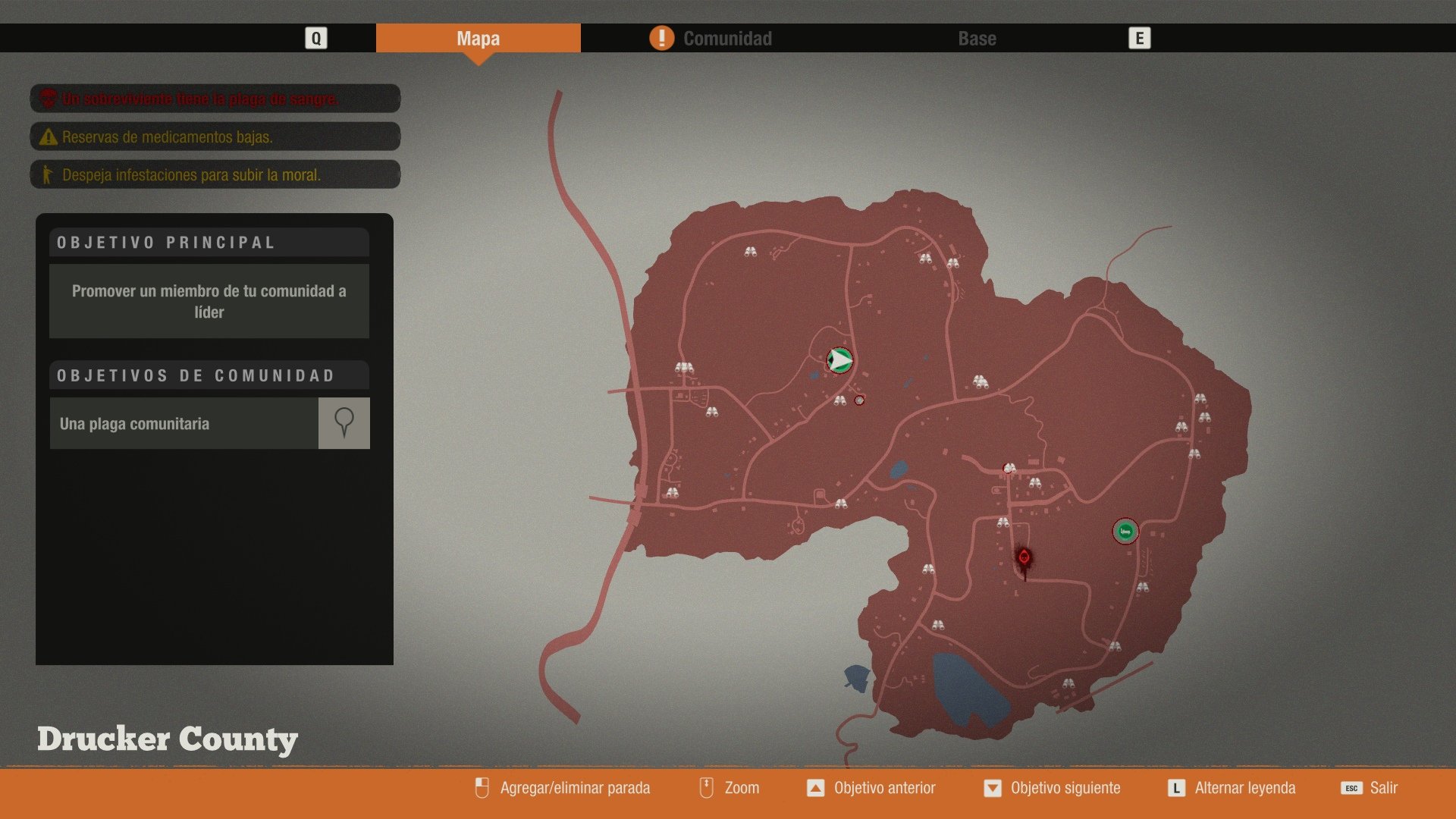1456x819 pixels.
Task: Click a binoculars survey point icon northwest
Action: [x=749, y=250]
